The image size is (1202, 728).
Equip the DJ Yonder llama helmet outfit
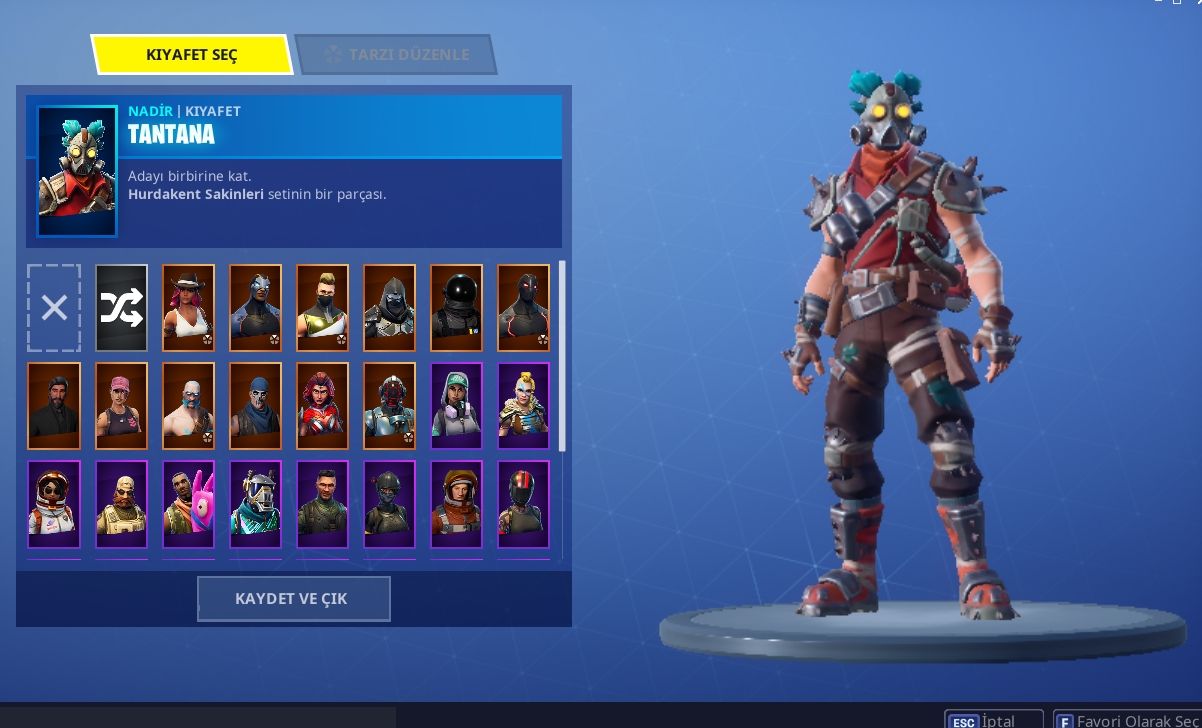[x=255, y=504]
